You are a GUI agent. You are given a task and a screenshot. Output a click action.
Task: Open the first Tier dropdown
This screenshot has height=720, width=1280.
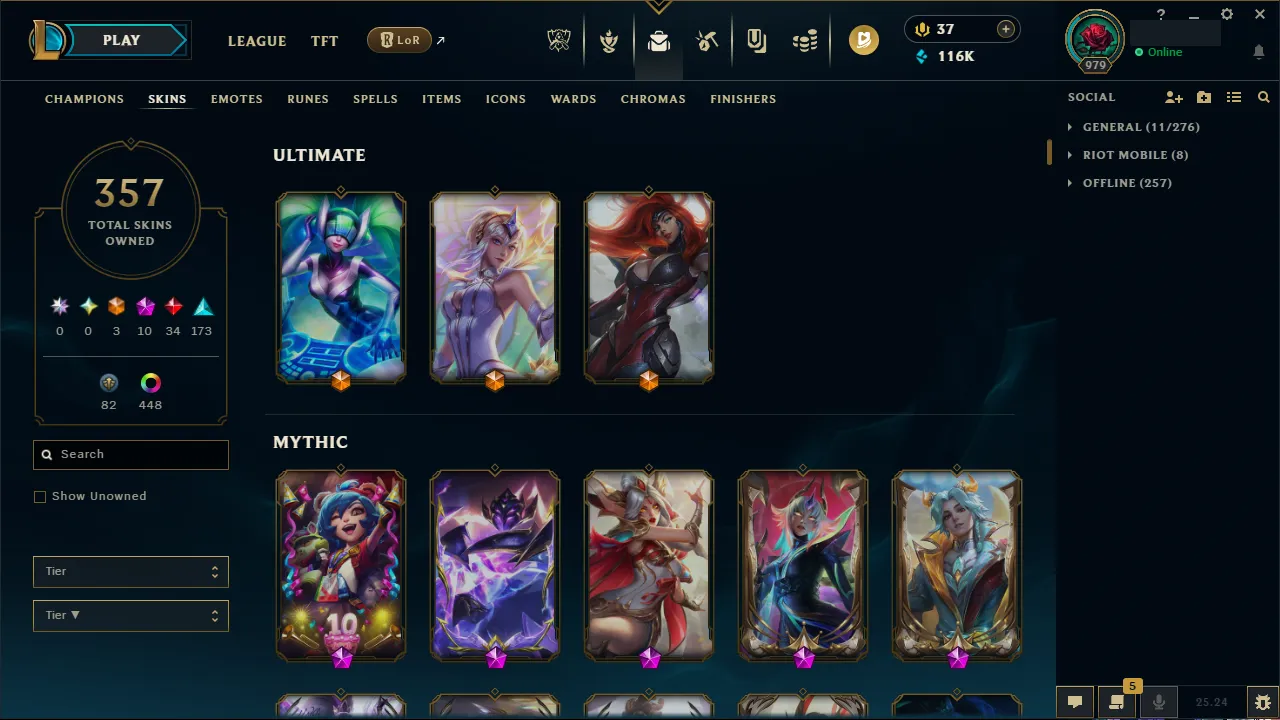pyautogui.click(x=130, y=571)
